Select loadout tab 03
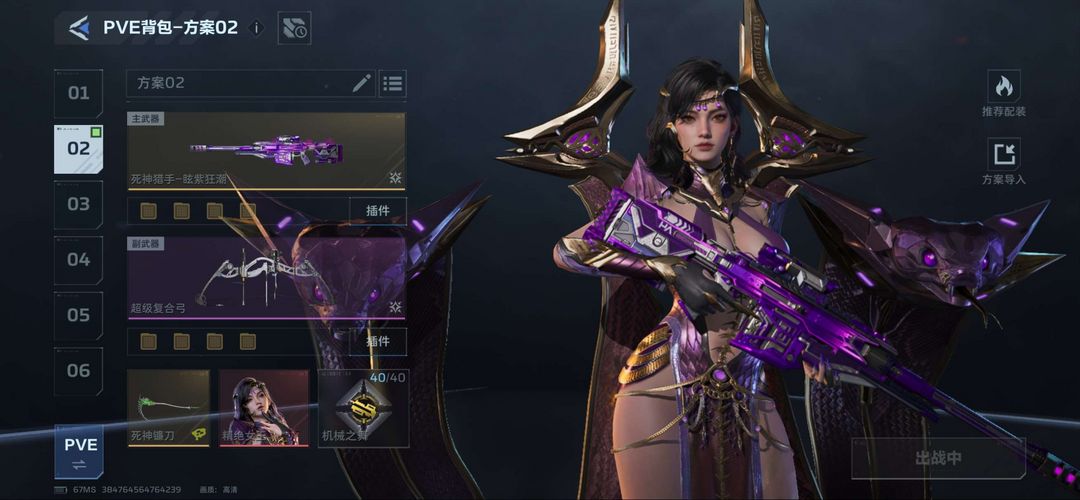The width and height of the screenshot is (1080, 500). point(78,204)
